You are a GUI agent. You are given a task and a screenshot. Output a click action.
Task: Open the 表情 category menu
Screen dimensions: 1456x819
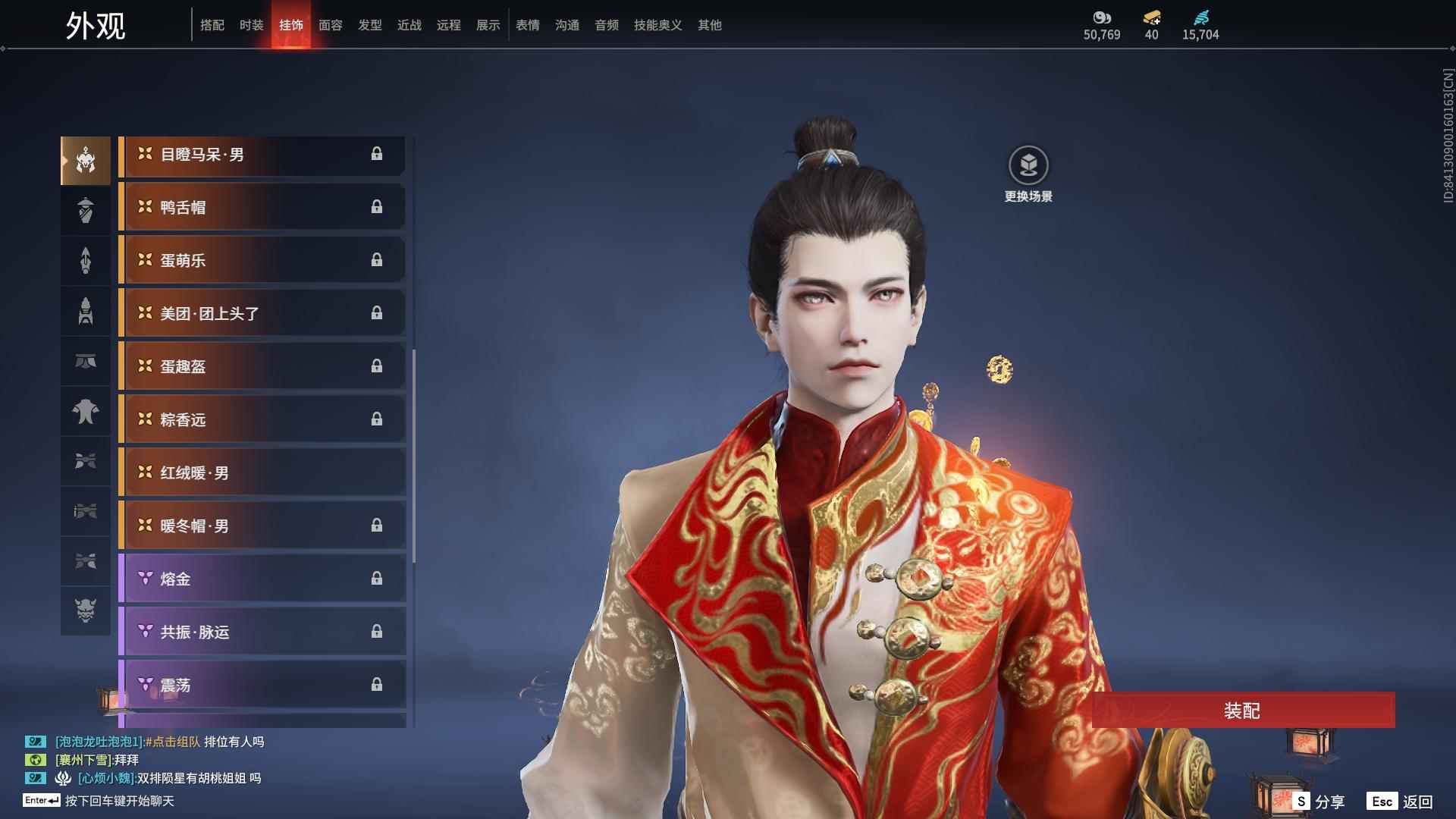click(x=527, y=25)
